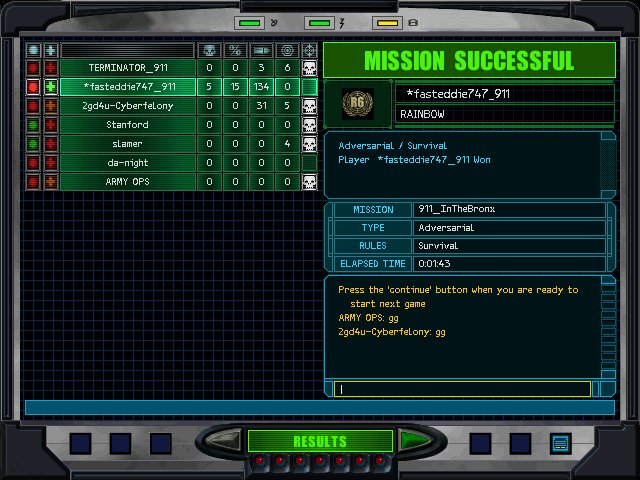Screen dimensions: 640x480
Task: Click the RG Rainbow team emblem
Action: tap(357, 104)
